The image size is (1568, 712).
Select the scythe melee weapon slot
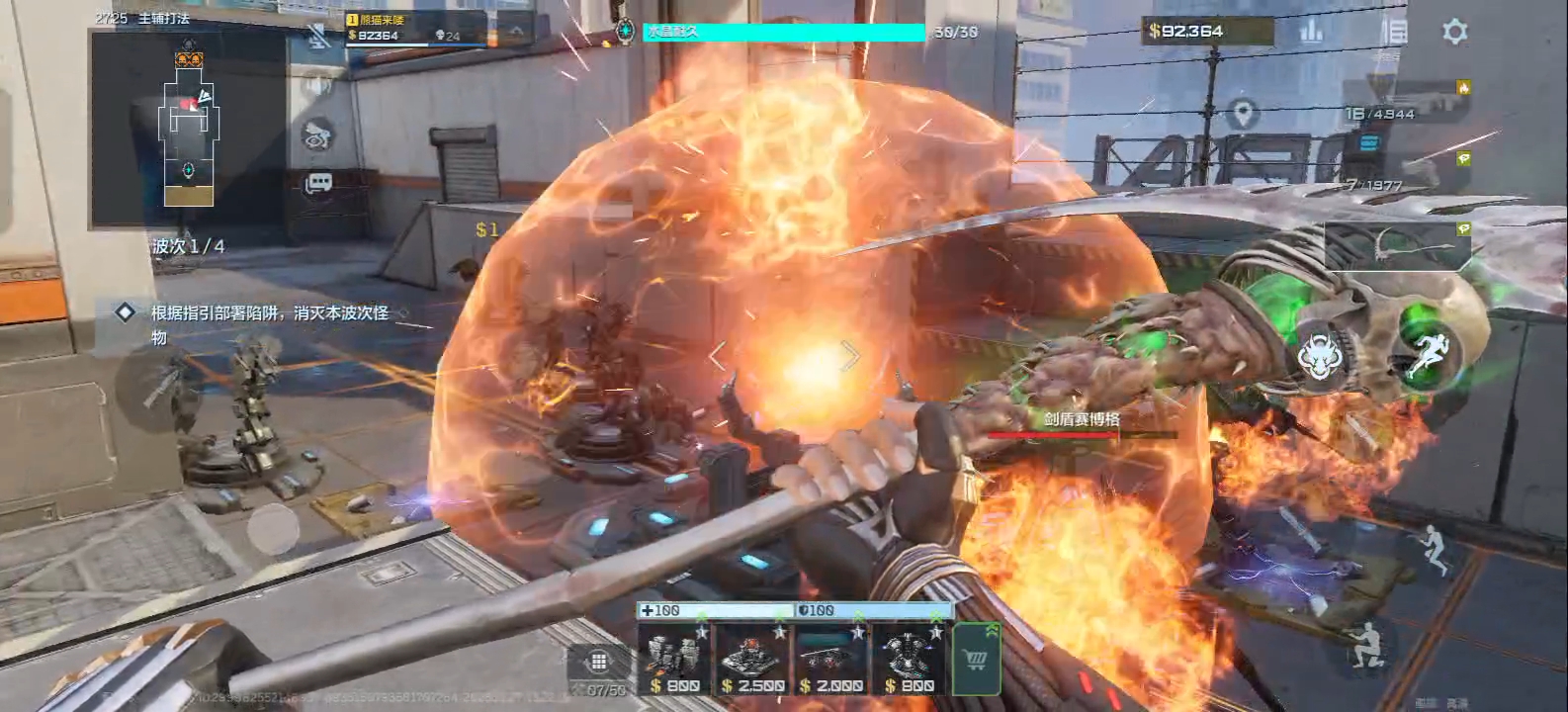pos(1396,244)
